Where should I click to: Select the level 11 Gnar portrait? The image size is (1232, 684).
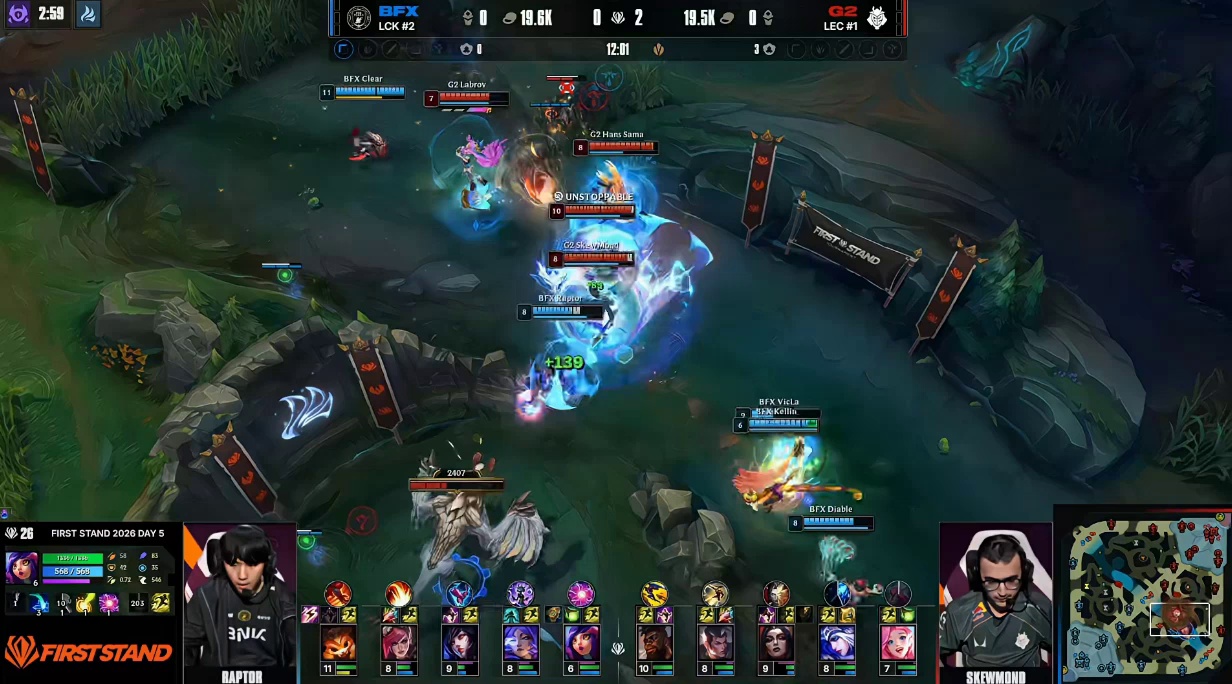pos(338,642)
